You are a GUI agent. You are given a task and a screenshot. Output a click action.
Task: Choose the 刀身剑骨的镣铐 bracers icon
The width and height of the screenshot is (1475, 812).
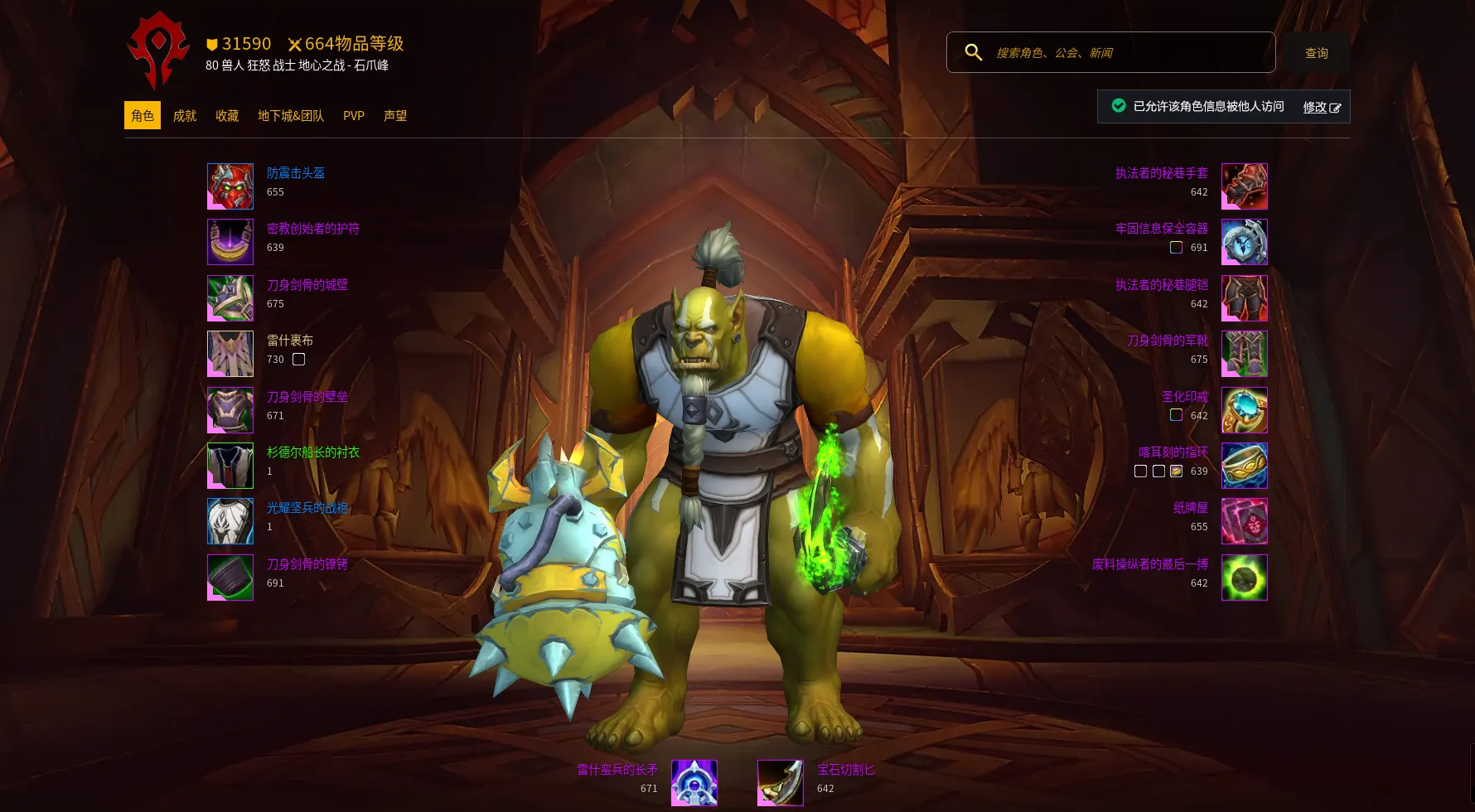coord(230,578)
